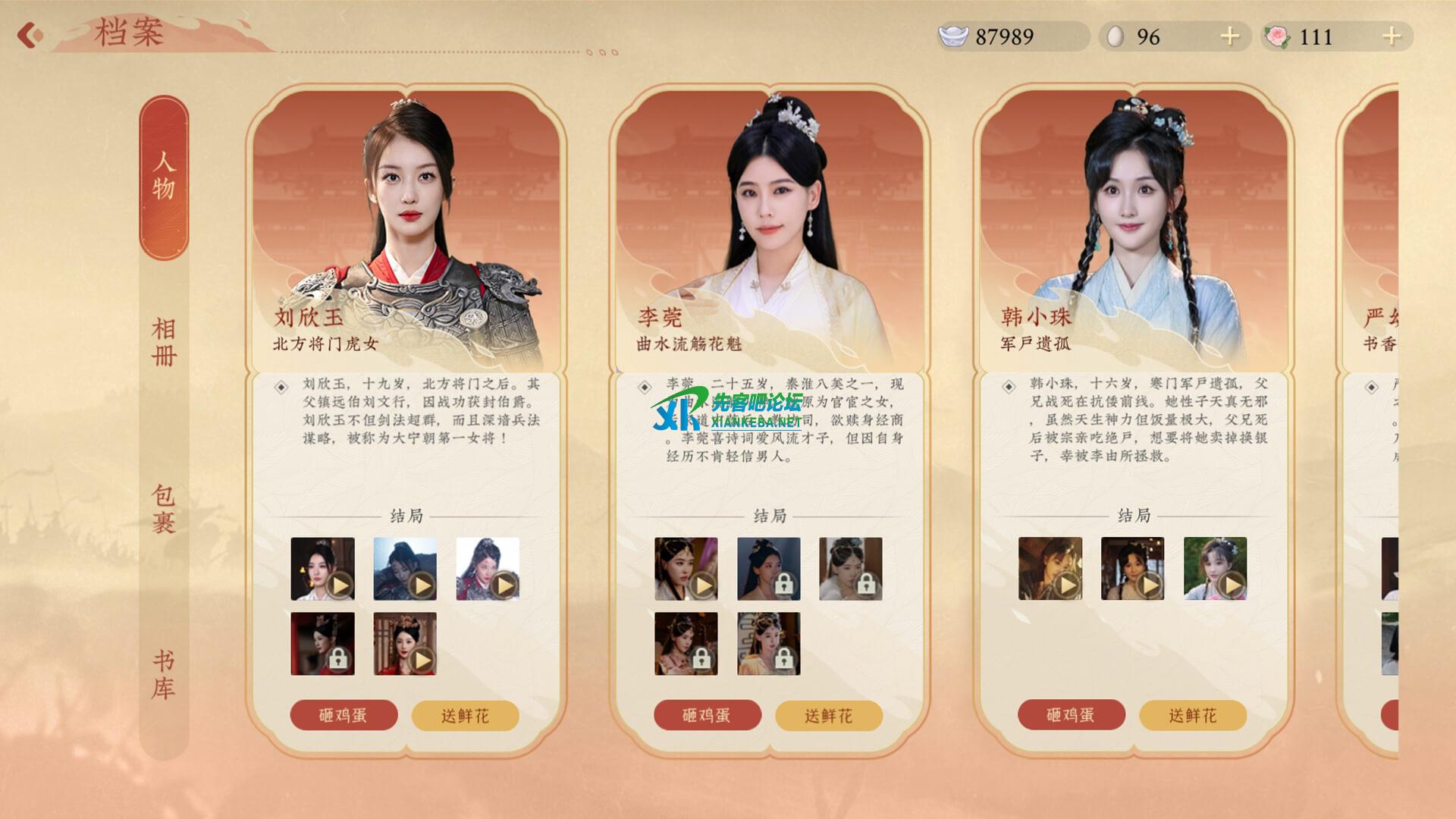Viewport: 1456px width, 819px height.
Task: Select the 包裹 inventory tab
Action: [x=164, y=509]
